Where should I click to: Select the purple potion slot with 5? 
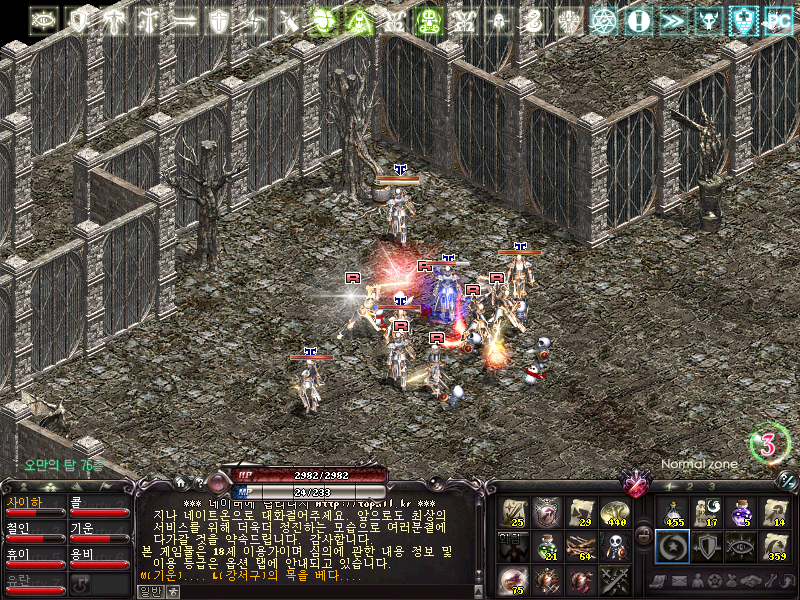(741, 512)
